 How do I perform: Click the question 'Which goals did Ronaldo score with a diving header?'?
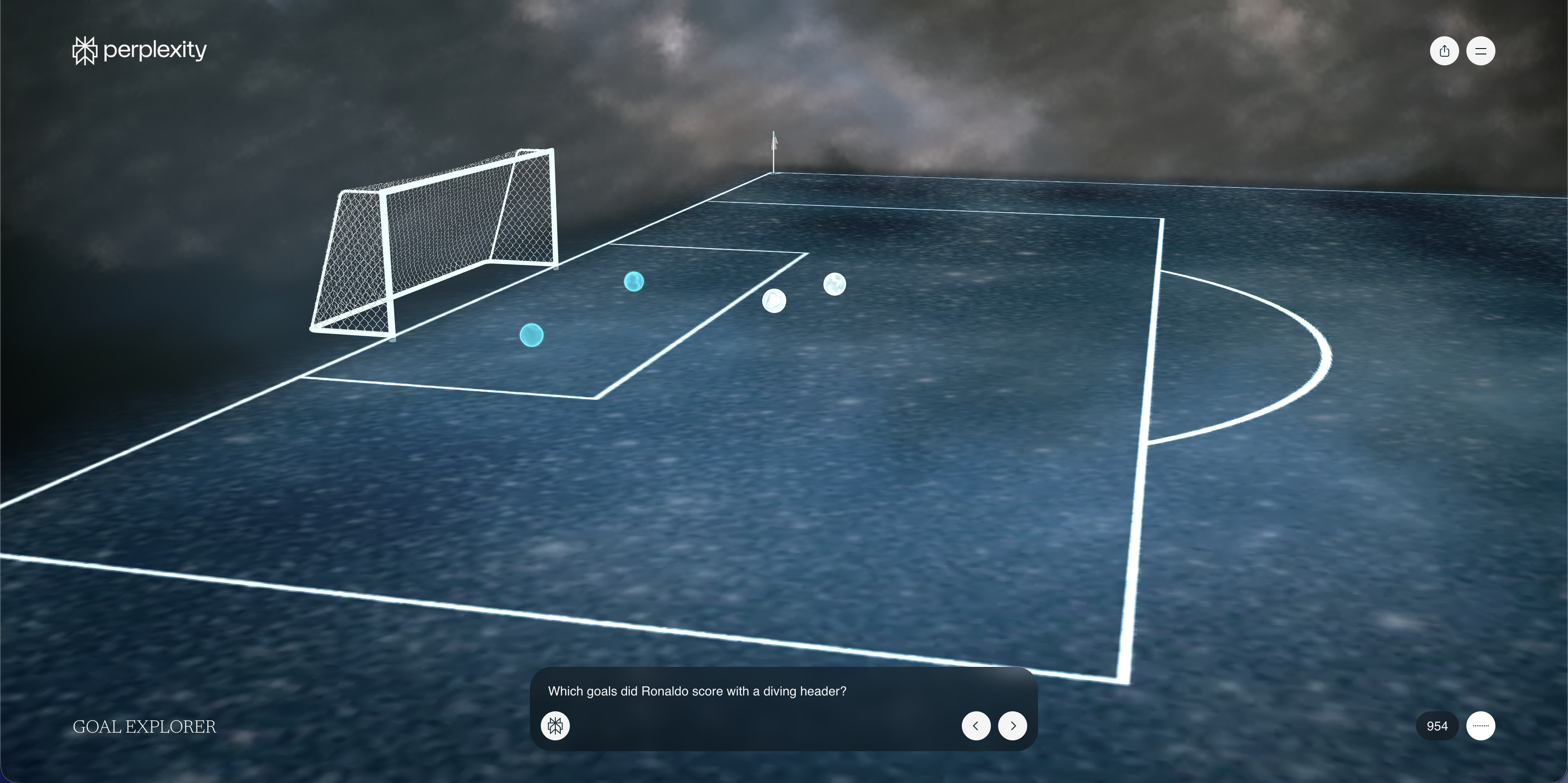pyautogui.click(x=697, y=691)
